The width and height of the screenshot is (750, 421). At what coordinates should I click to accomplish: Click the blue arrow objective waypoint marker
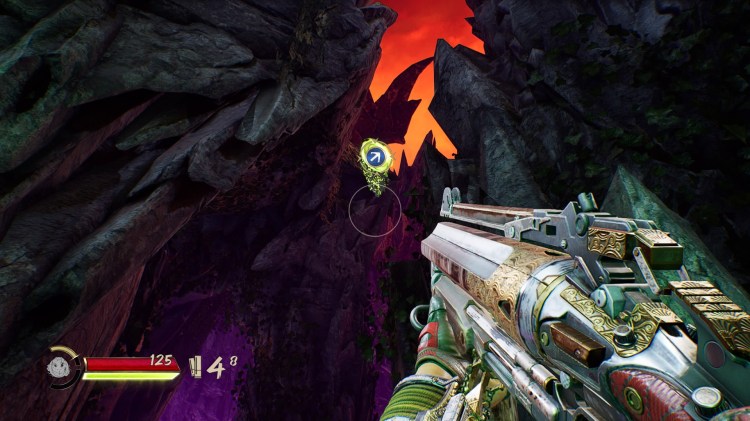pyautogui.click(x=376, y=156)
